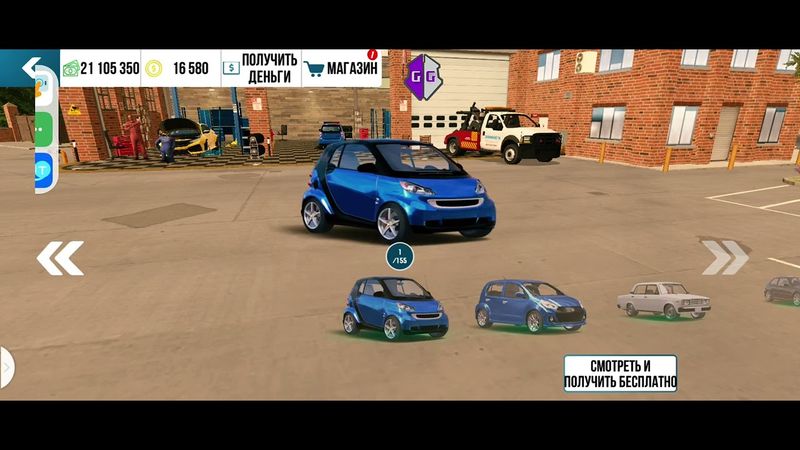This screenshot has width=800, height=450.
Task: Go back with the white arrow
Action: pos(32,68)
